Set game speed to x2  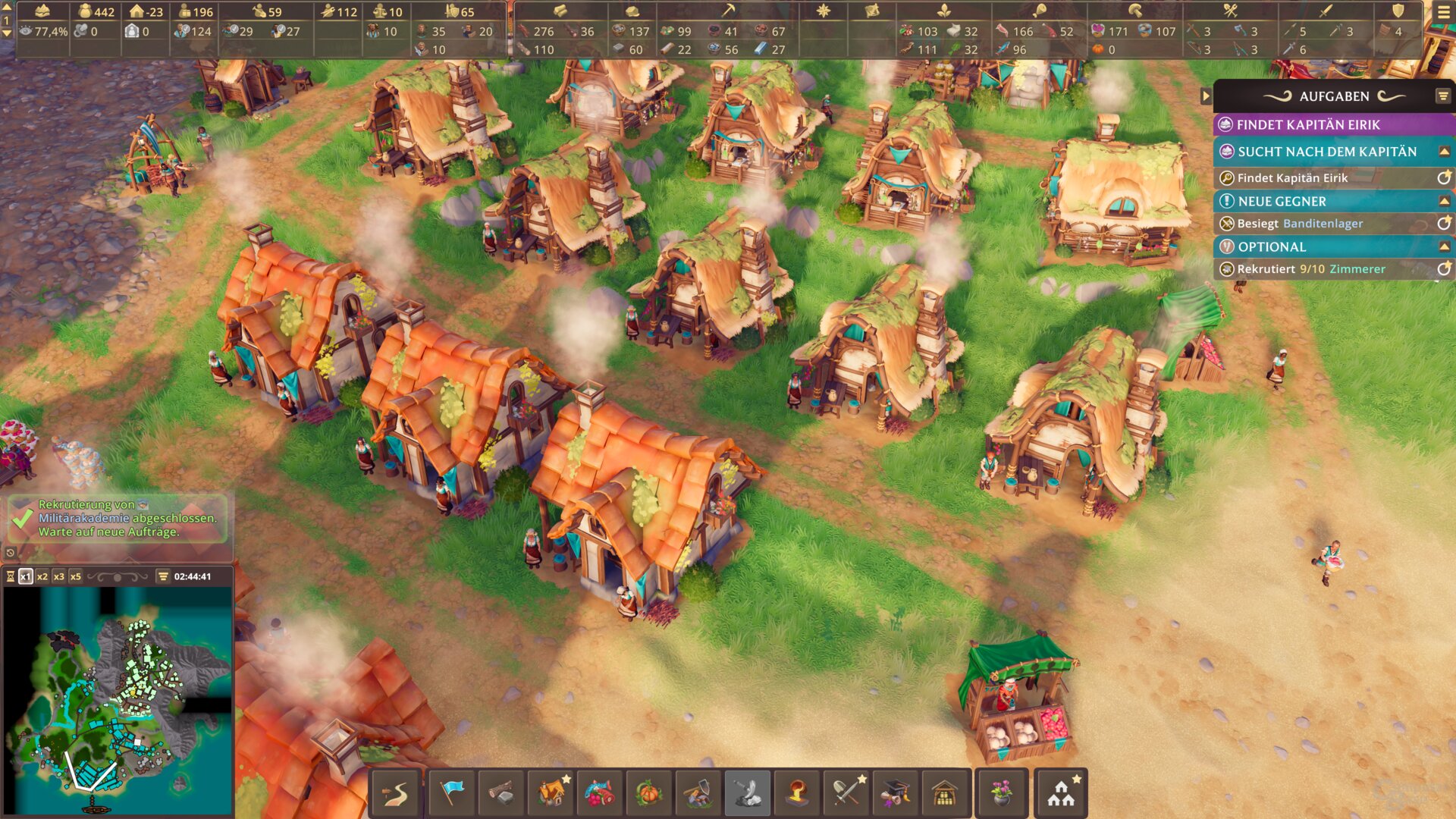click(42, 576)
